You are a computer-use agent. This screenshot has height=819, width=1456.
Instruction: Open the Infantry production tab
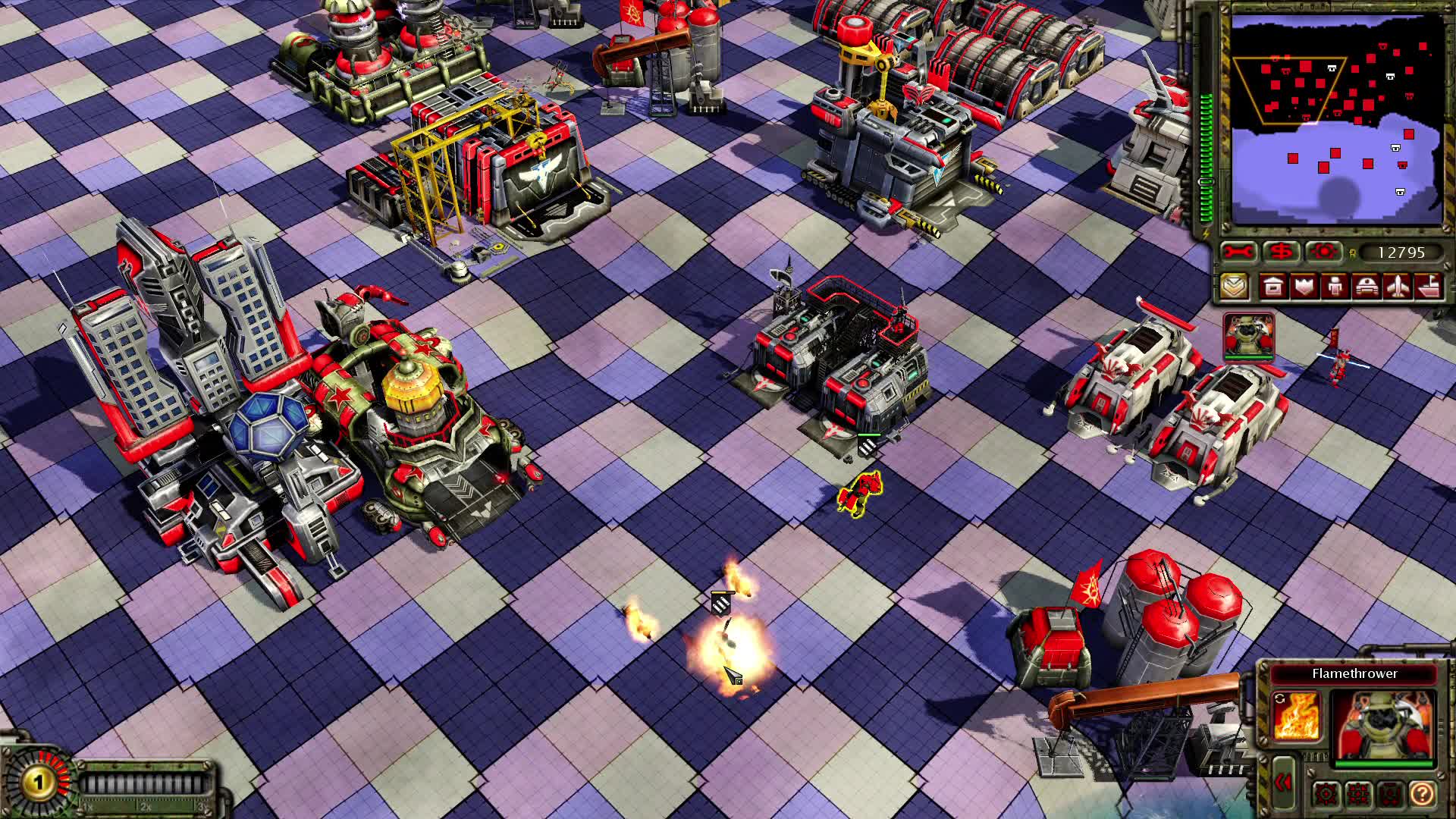click(x=1335, y=287)
